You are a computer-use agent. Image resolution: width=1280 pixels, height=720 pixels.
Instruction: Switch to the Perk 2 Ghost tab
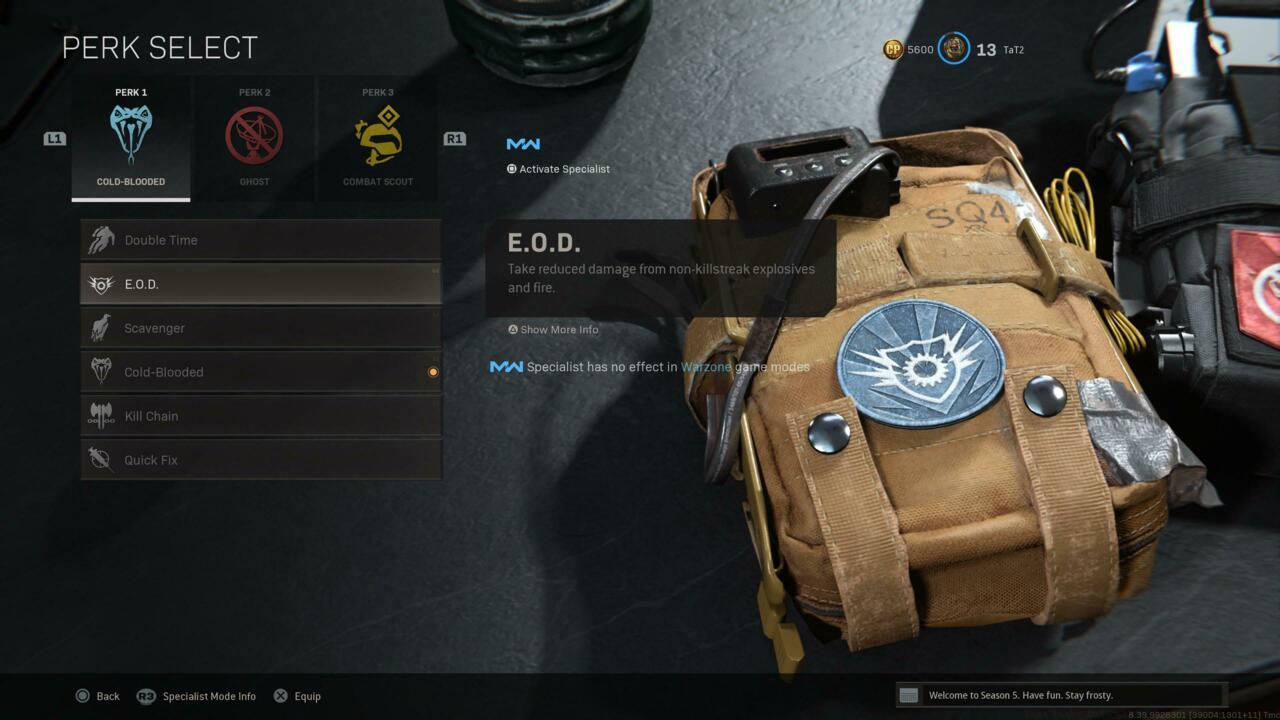click(x=254, y=138)
